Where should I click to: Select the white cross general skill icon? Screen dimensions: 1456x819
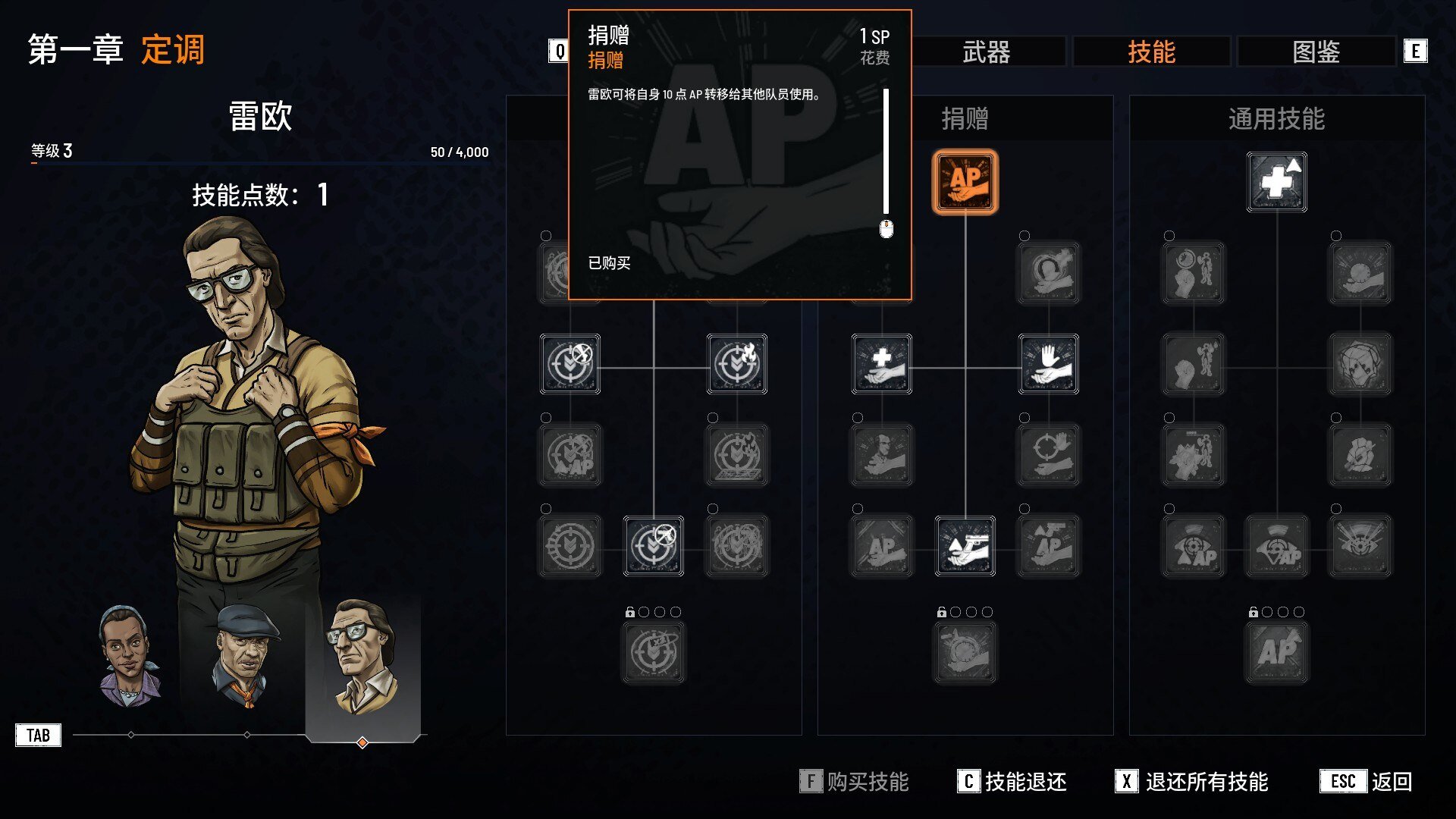(x=1276, y=182)
